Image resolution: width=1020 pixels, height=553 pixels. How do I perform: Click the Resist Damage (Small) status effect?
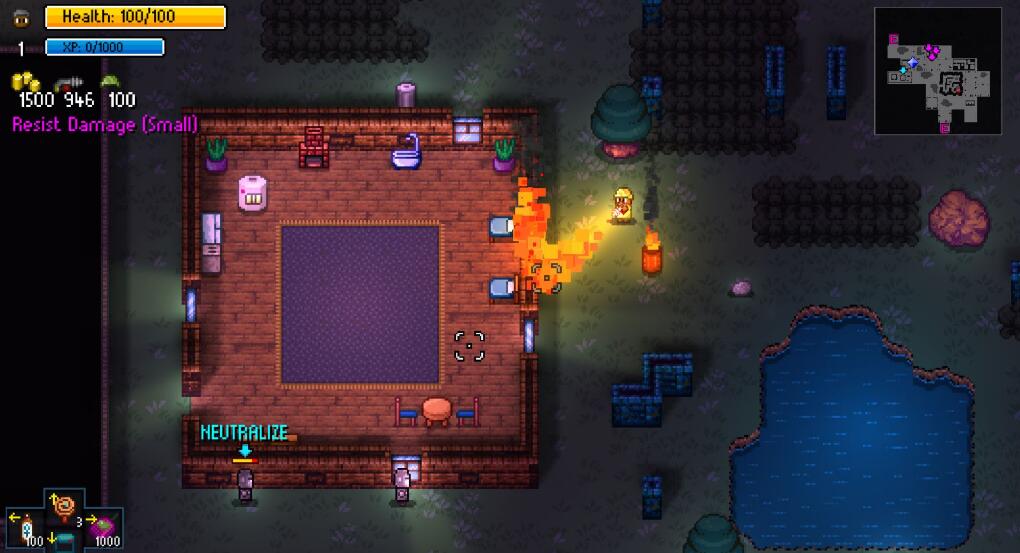(x=105, y=124)
